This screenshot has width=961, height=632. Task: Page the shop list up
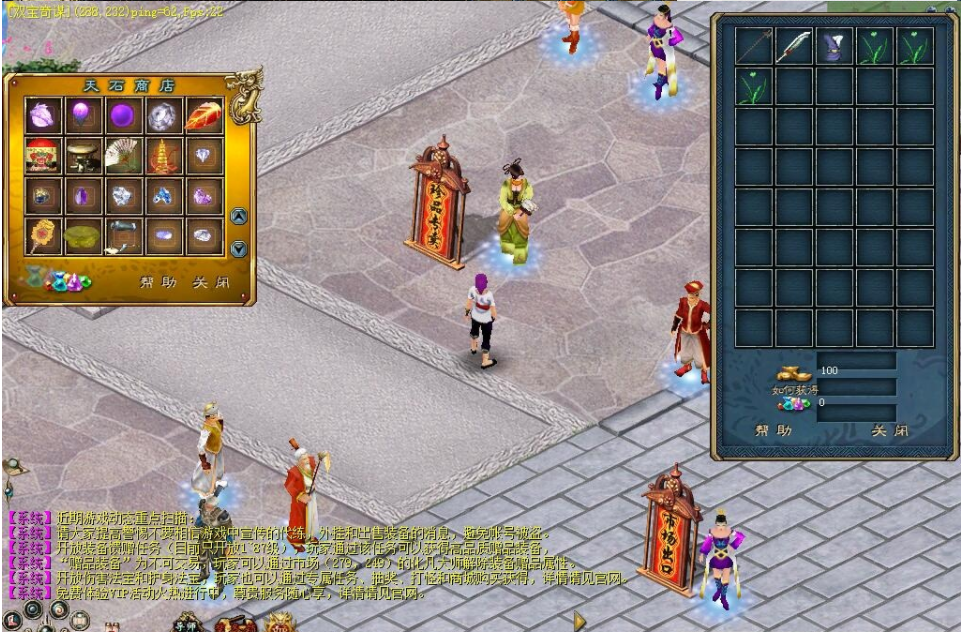[x=239, y=216]
